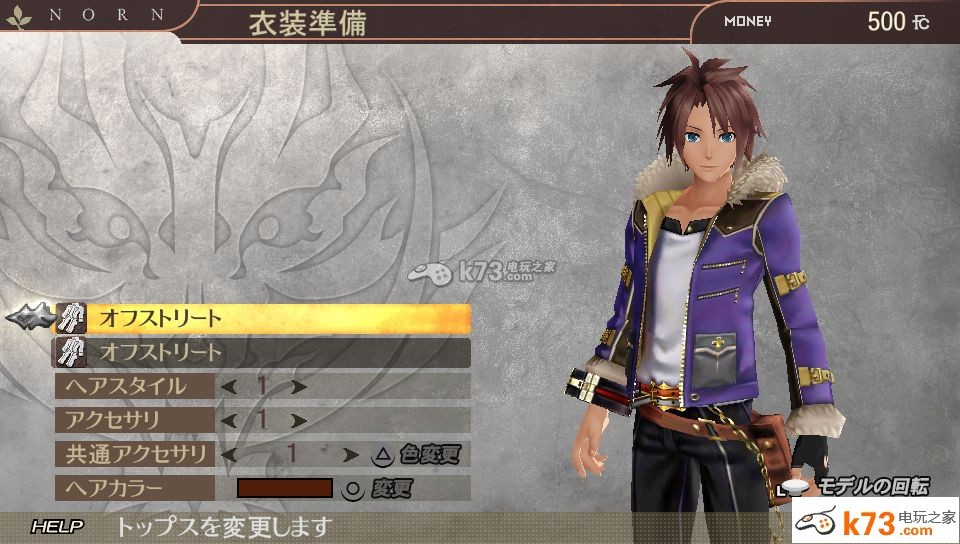960x544 pixels.
Task: Select the 共通アクセサリ row
Action: [134, 454]
